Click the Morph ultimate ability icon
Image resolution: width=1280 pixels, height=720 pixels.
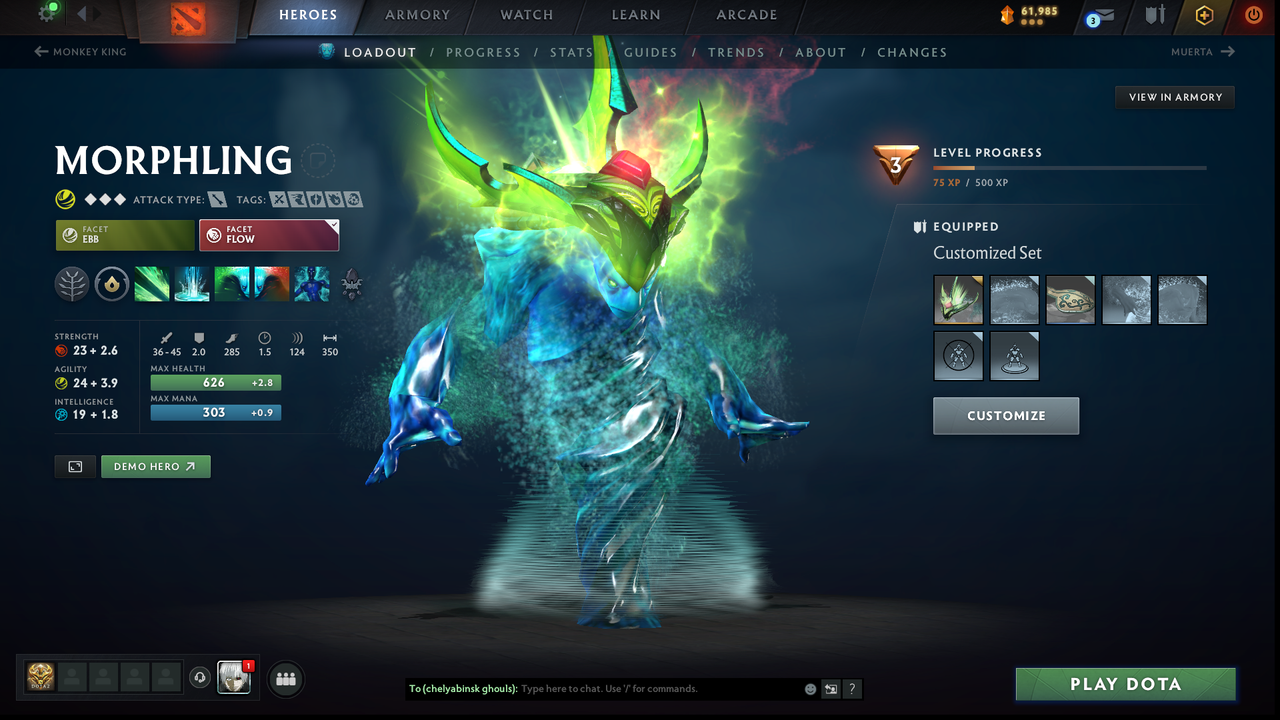311,283
